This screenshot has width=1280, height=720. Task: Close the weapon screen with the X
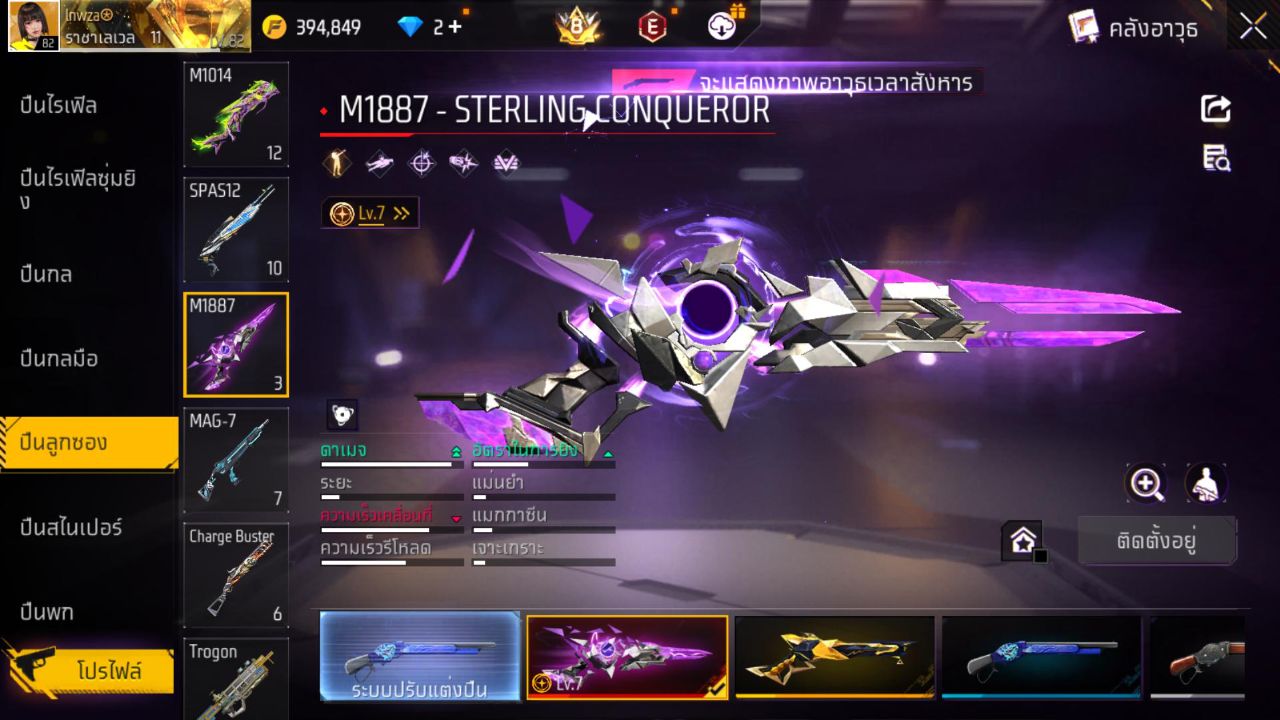1253,28
